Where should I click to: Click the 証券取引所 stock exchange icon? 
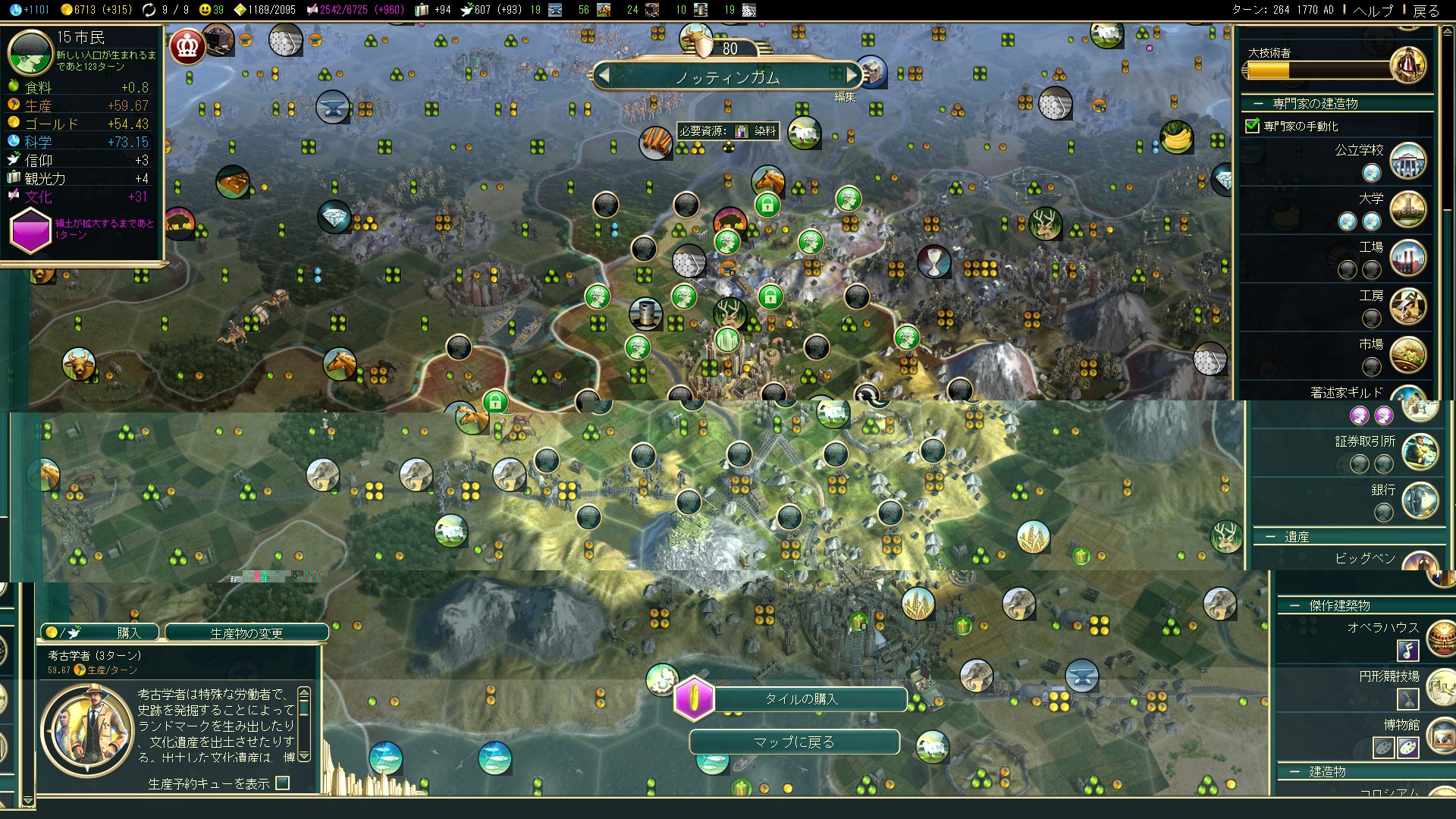pos(1420,452)
